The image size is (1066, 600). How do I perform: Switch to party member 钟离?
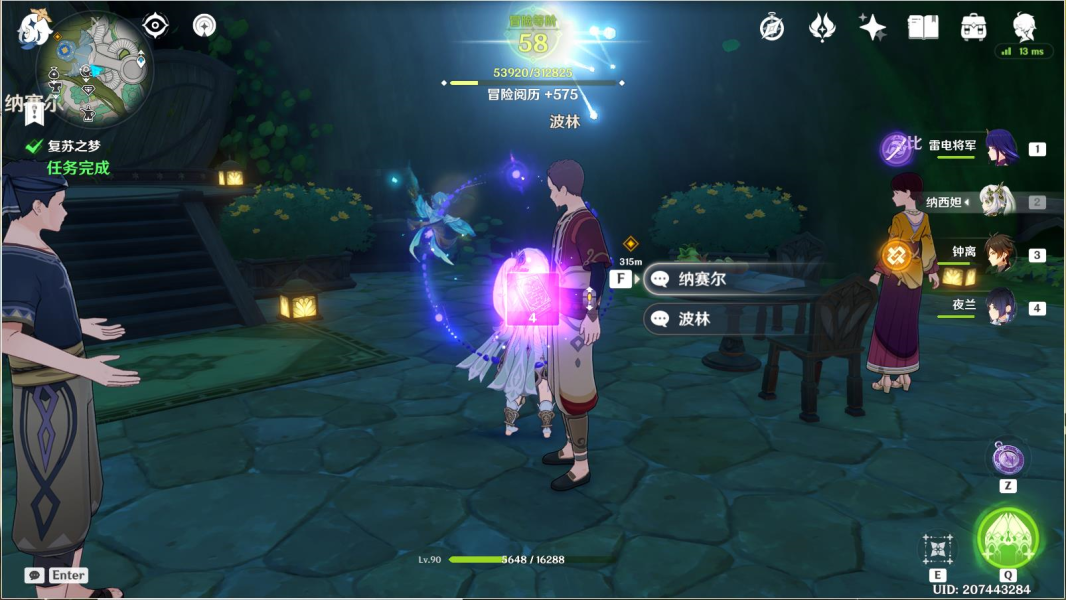coord(1000,254)
